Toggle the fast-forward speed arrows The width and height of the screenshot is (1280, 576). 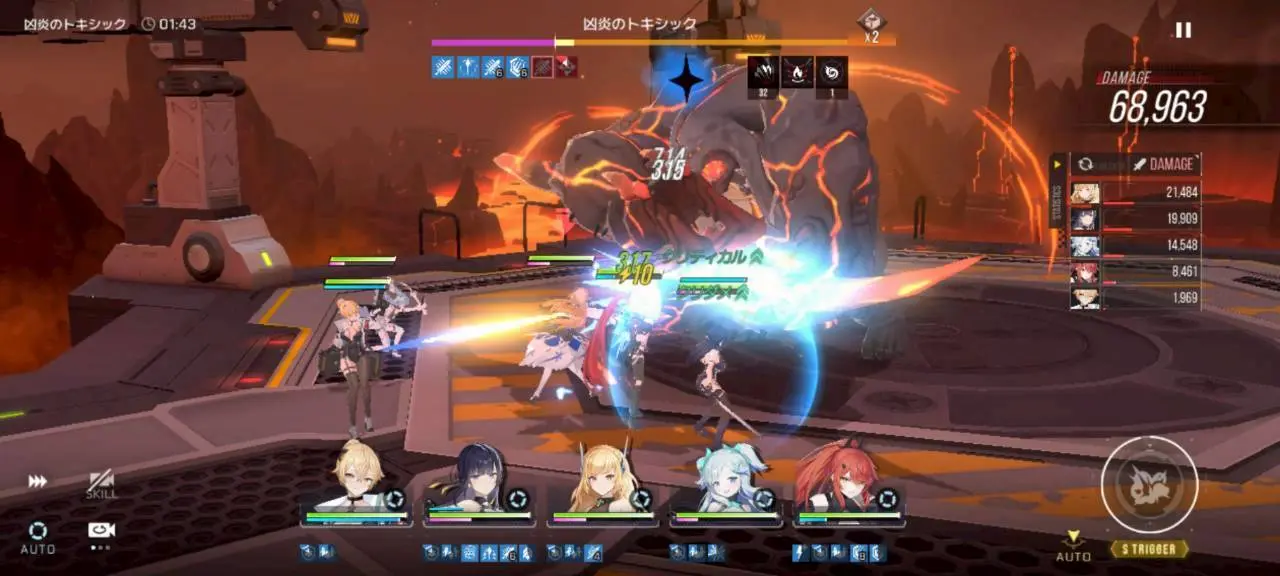(37, 481)
